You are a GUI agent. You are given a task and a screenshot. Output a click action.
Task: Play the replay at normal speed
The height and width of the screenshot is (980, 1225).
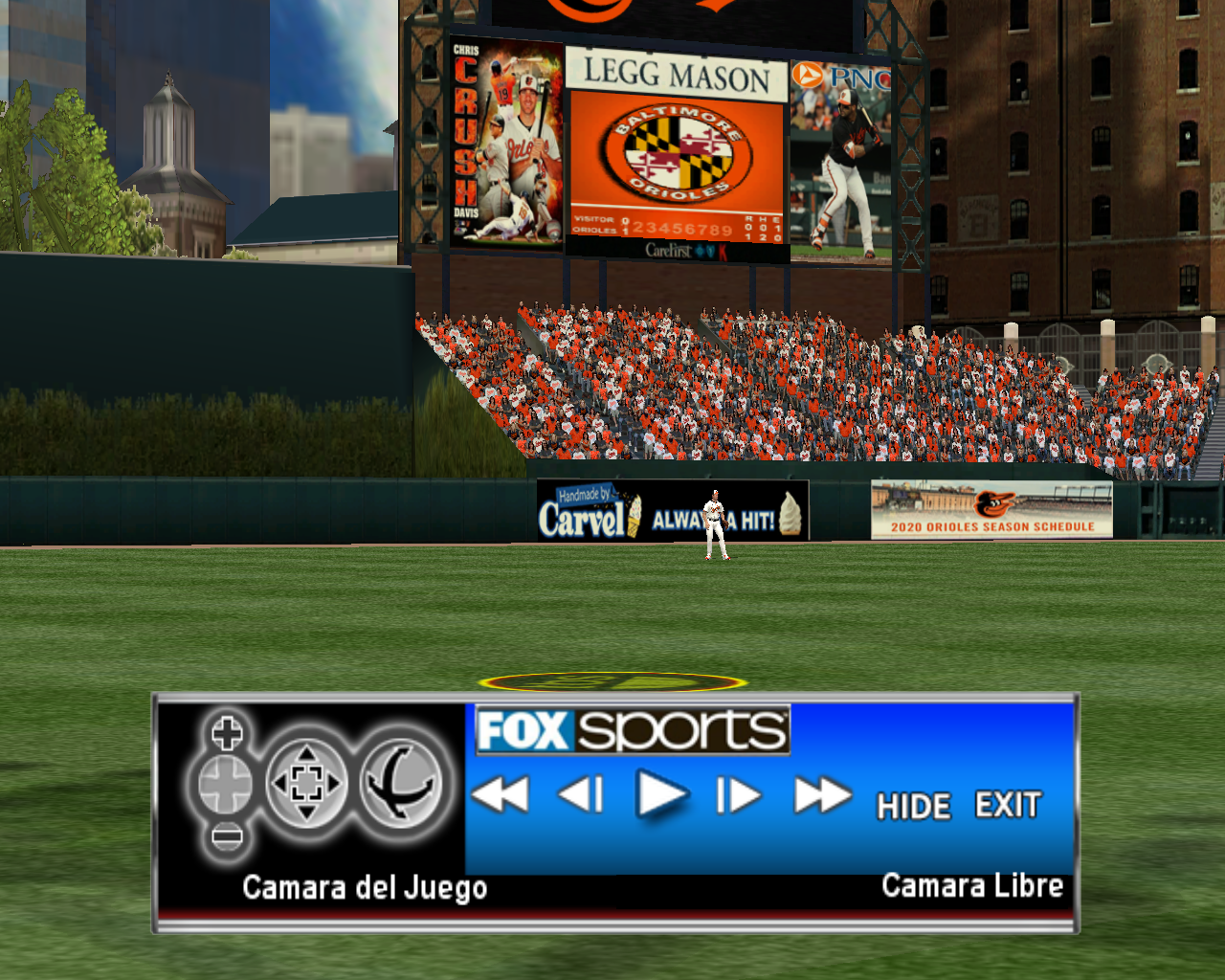point(660,794)
